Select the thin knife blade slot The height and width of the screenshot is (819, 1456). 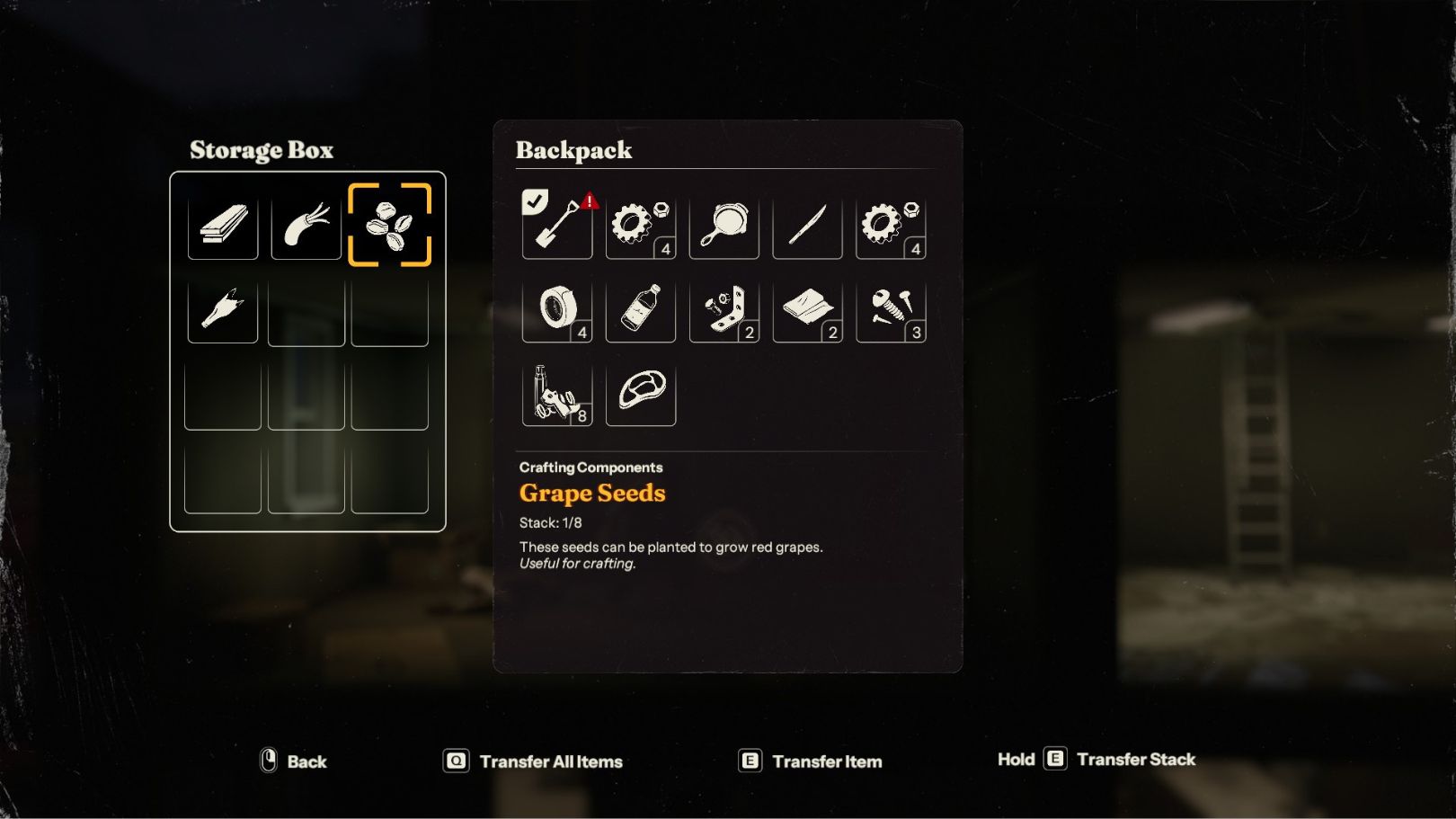point(807,225)
